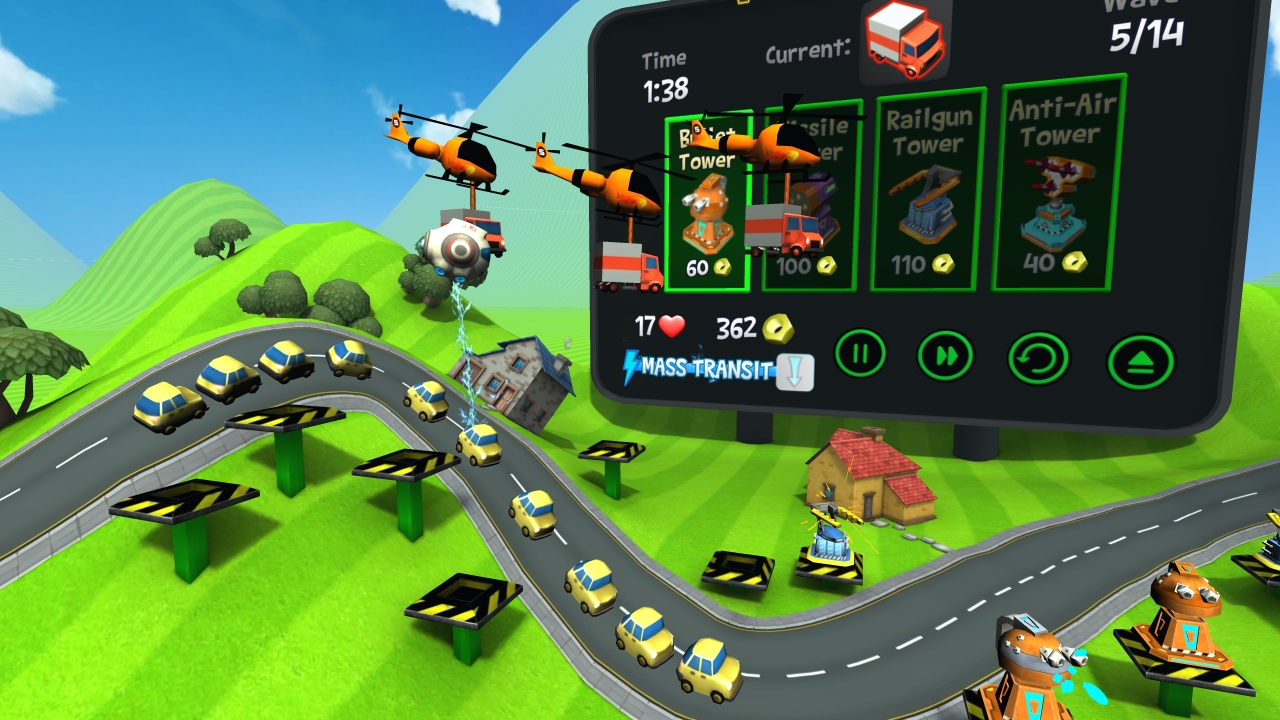The image size is (1280, 720).
Task: Pick the Railgun Tower card
Action: (x=927, y=190)
